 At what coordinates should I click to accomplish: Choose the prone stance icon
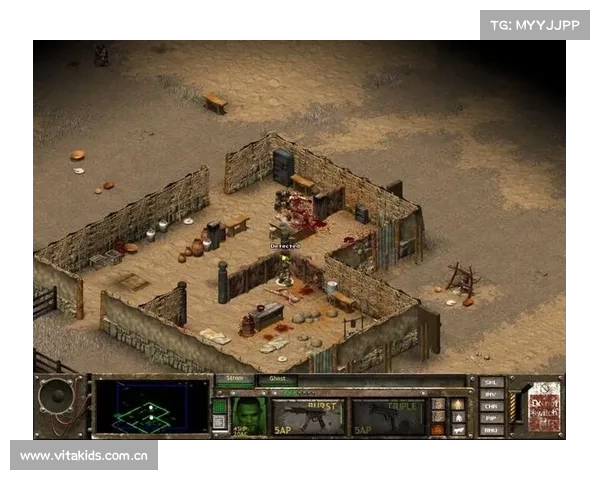(458, 429)
